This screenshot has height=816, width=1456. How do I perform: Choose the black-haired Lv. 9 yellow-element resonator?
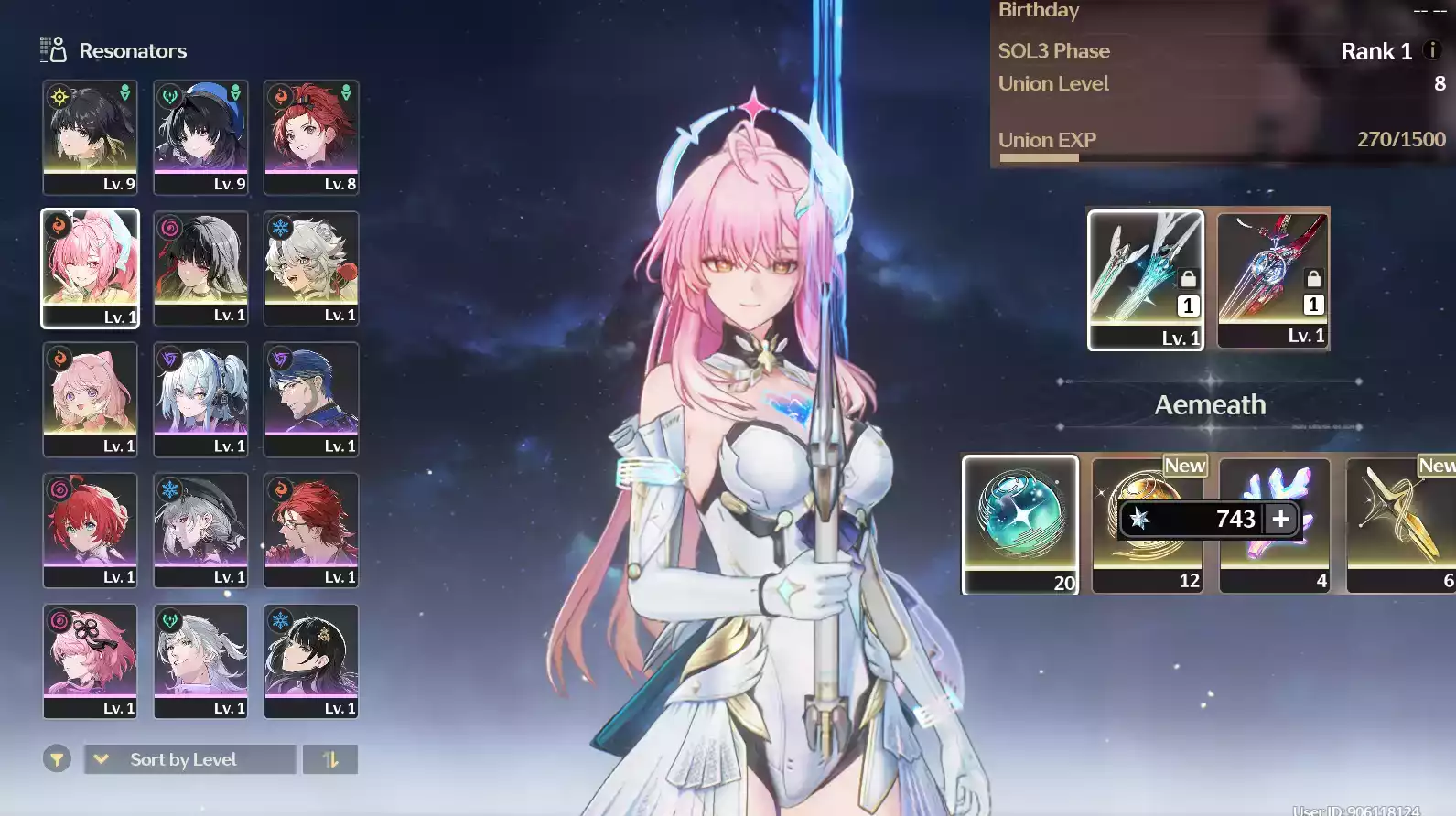coord(90,136)
